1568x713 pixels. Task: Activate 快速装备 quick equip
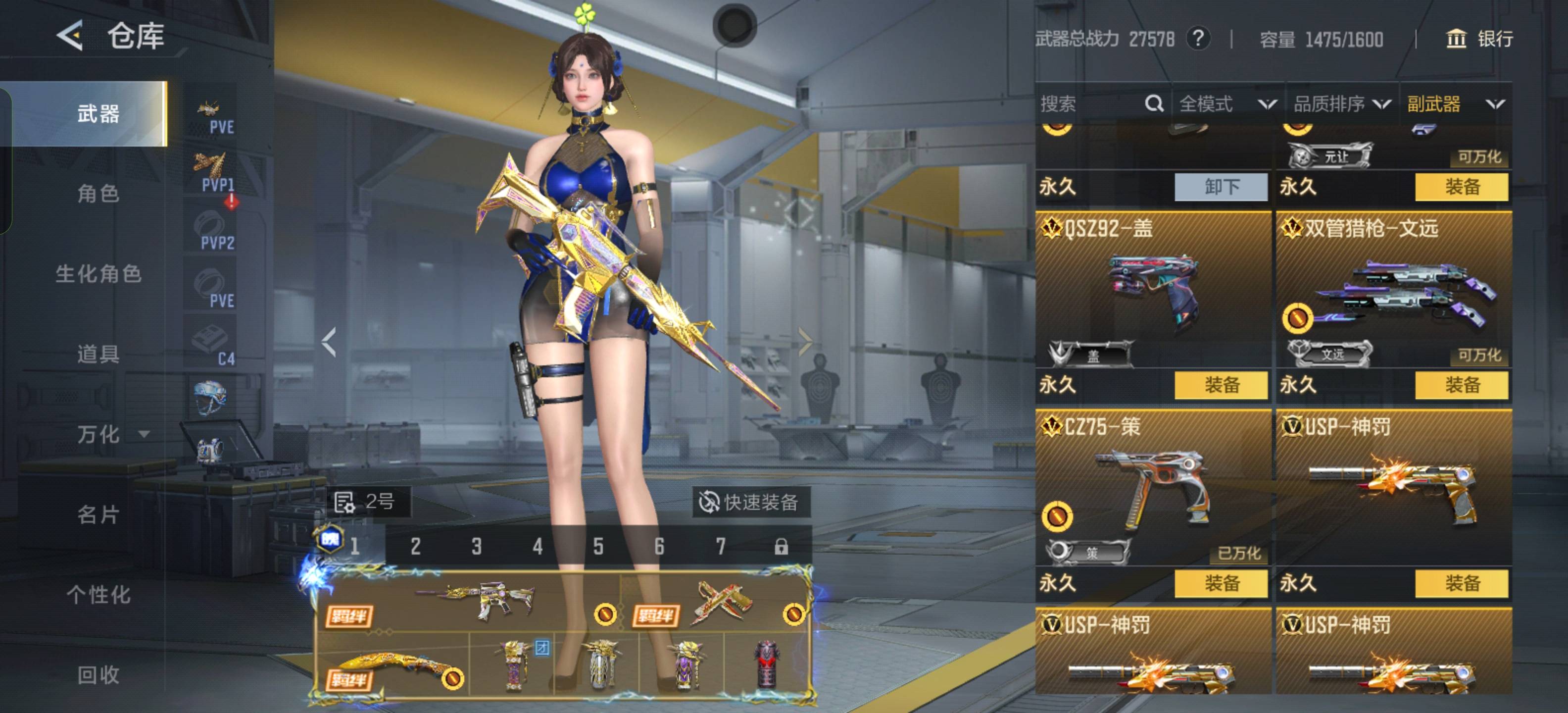[x=750, y=503]
